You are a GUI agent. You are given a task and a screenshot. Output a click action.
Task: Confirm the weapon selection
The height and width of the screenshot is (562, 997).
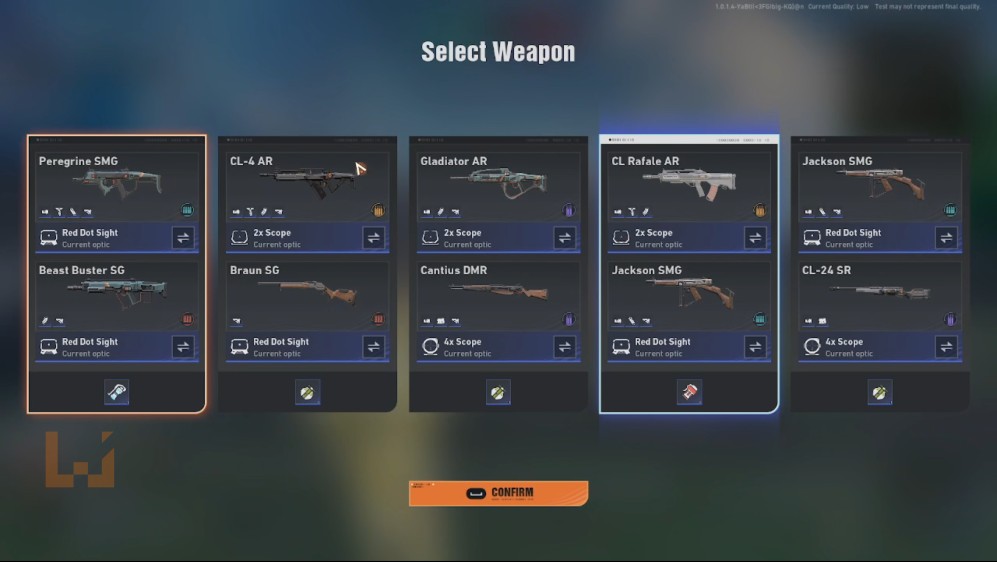[x=498, y=493]
